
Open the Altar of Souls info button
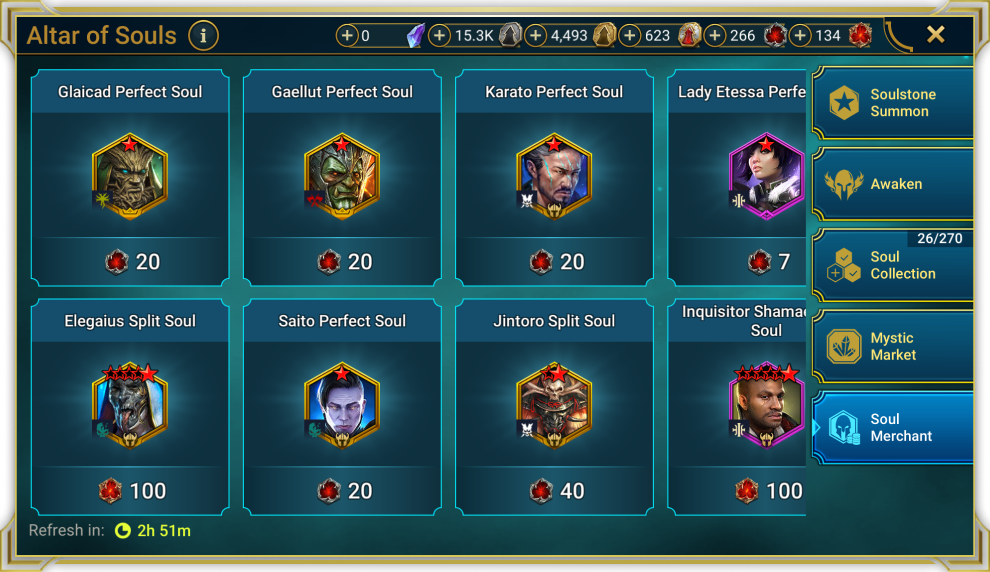tap(203, 36)
